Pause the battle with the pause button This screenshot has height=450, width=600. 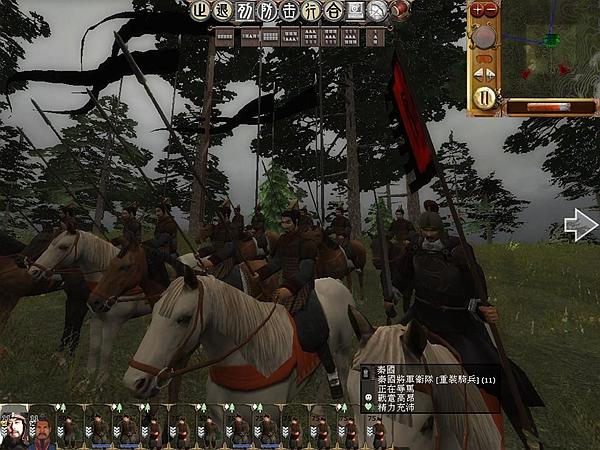(x=485, y=98)
